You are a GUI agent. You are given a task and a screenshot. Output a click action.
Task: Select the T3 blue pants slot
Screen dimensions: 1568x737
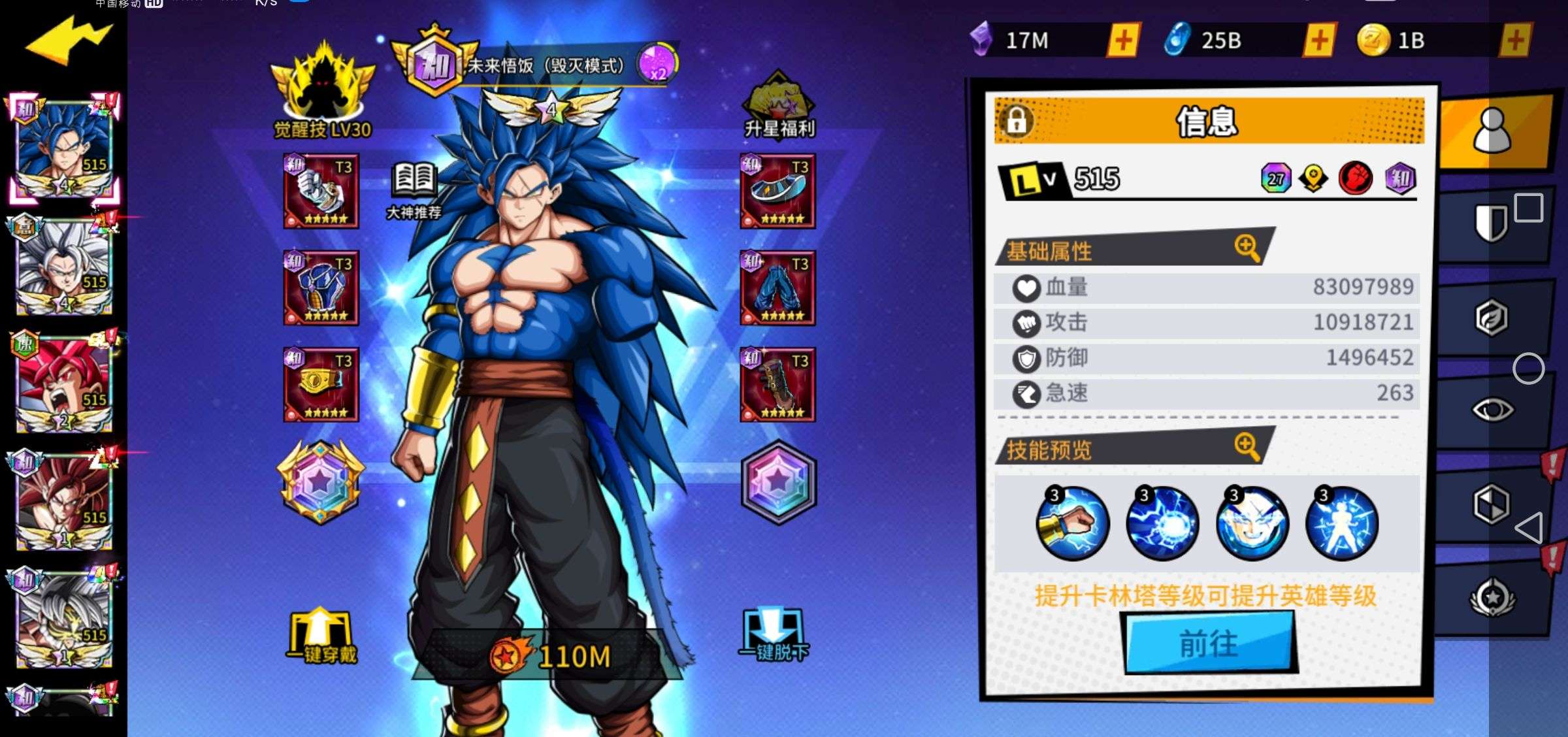[x=777, y=287]
